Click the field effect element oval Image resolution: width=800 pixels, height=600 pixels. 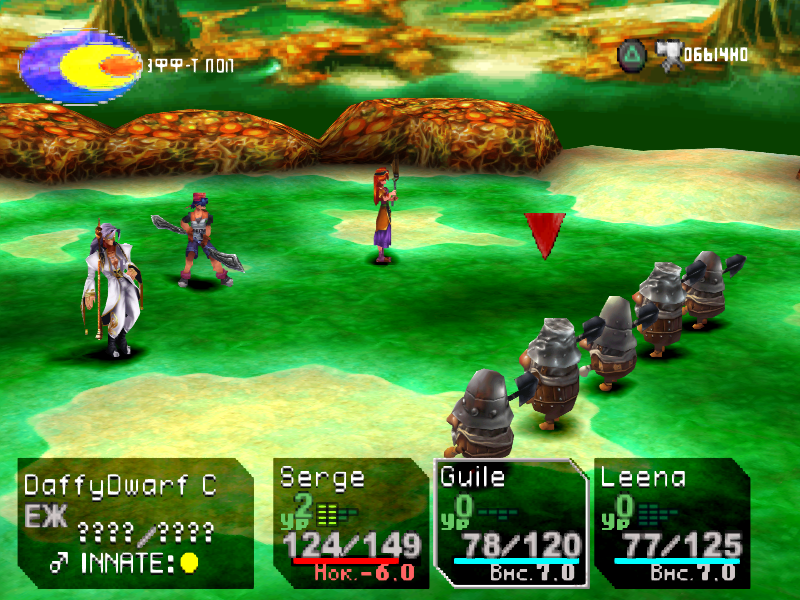click(80, 67)
